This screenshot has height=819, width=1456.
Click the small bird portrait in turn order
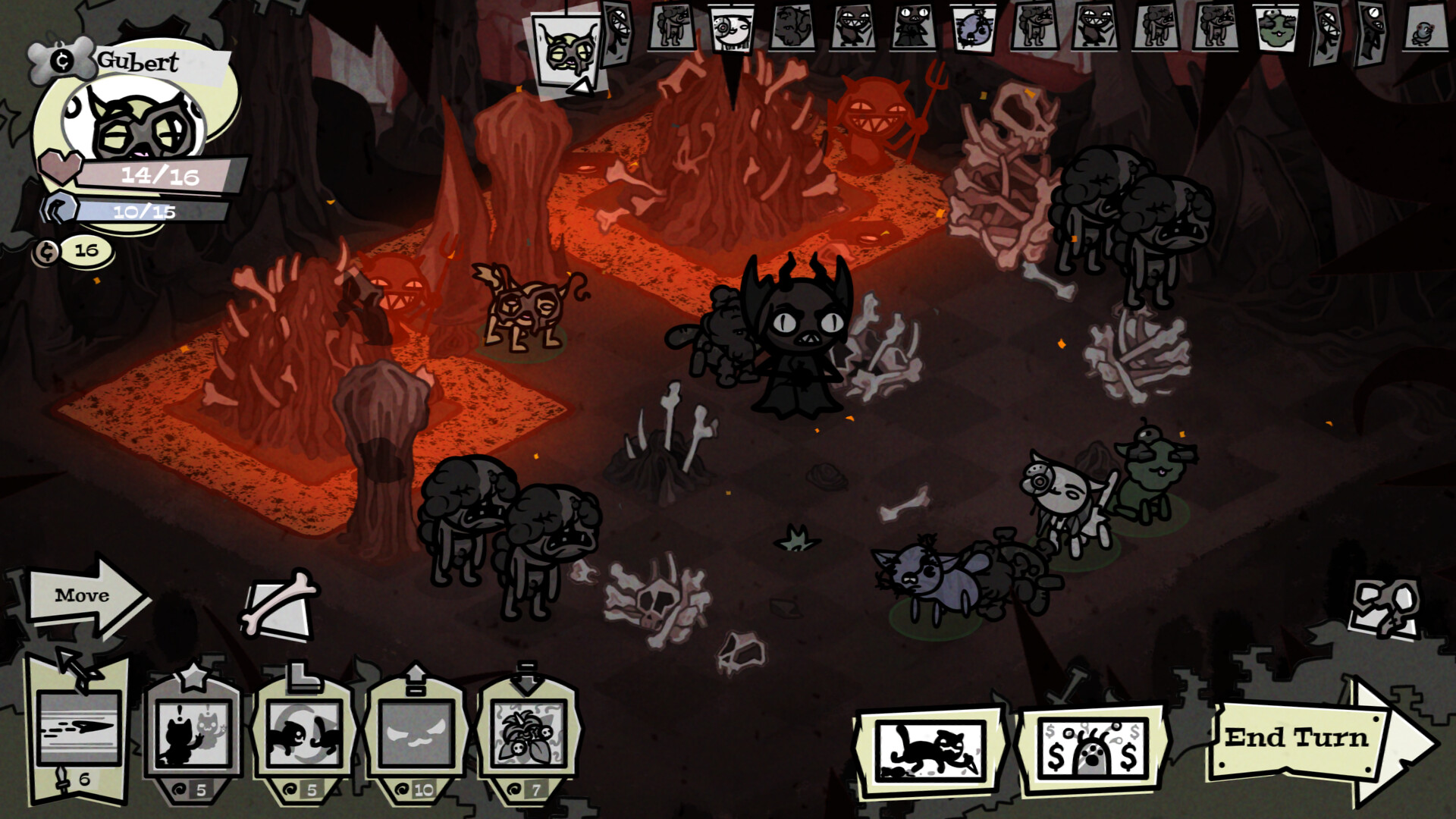[1420, 30]
